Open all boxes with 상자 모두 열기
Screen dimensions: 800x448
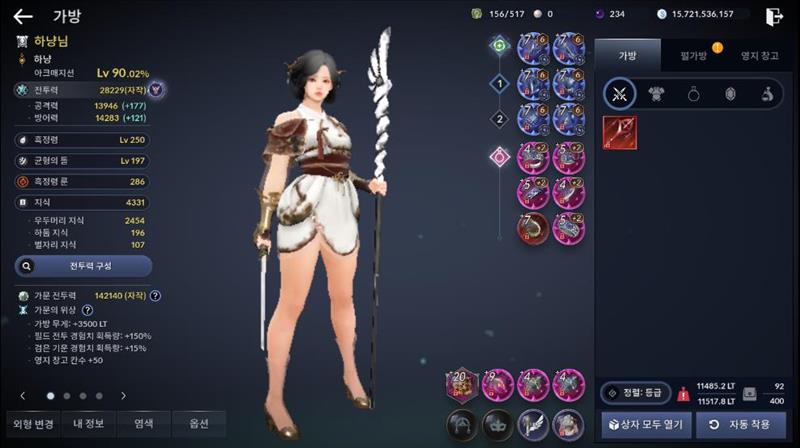click(645, 425)
